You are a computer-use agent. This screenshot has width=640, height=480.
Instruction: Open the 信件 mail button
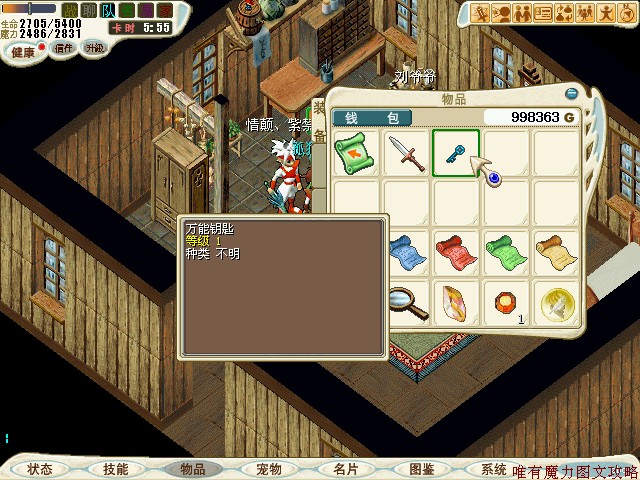coord(64,48)
